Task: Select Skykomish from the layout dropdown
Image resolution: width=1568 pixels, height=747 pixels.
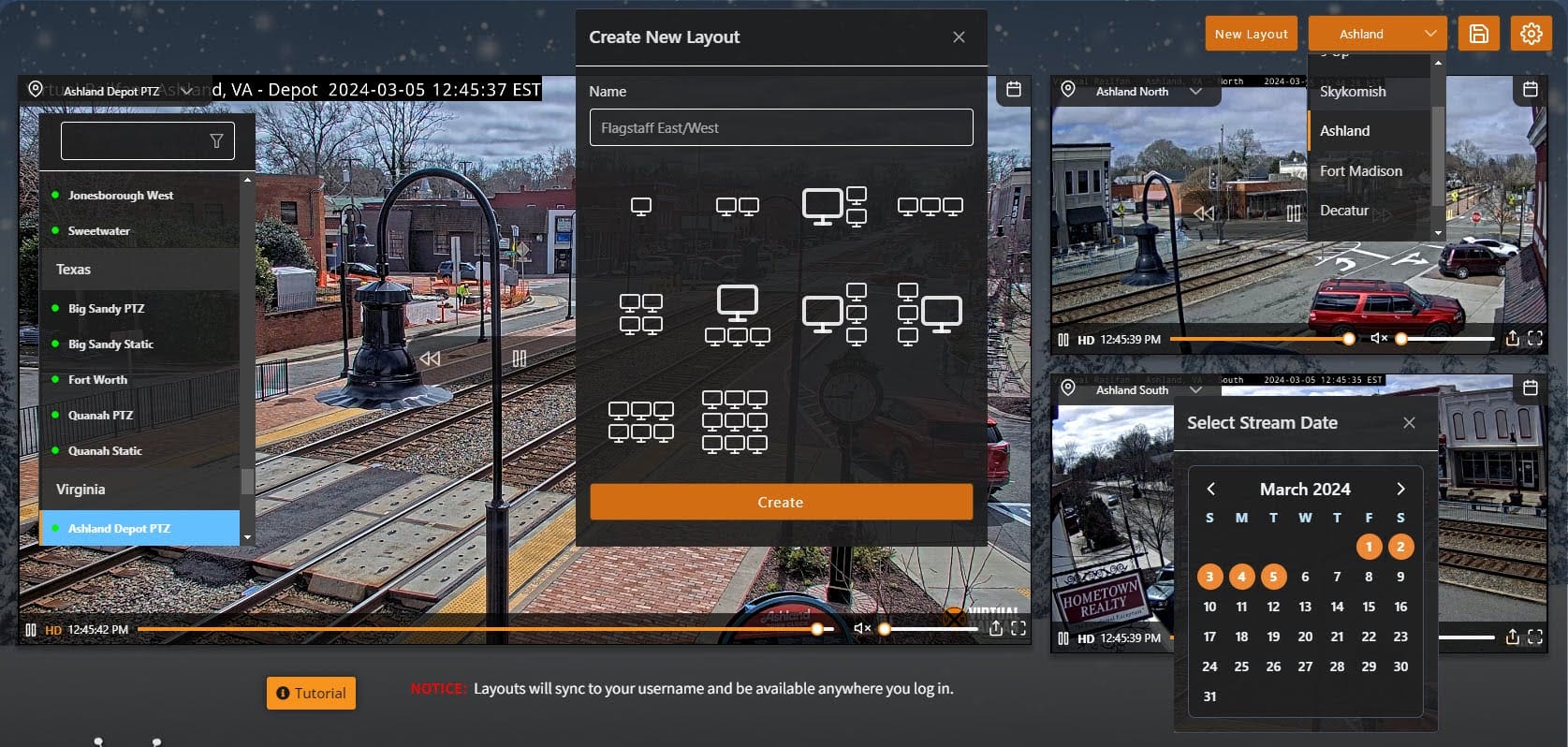Action: point(1353,92)
